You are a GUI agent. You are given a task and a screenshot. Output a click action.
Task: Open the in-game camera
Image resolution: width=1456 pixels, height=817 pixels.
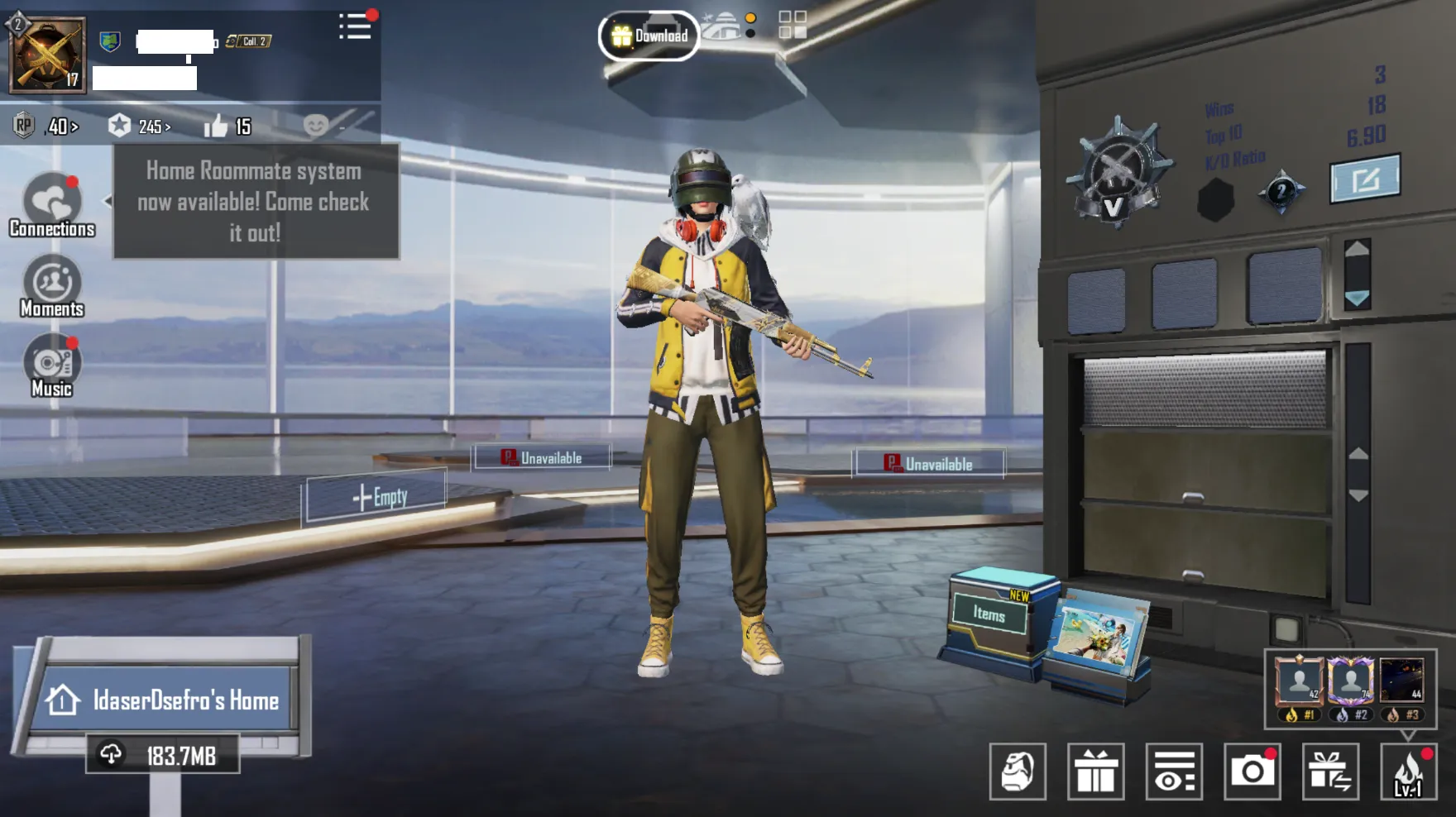coord(1254,772)
